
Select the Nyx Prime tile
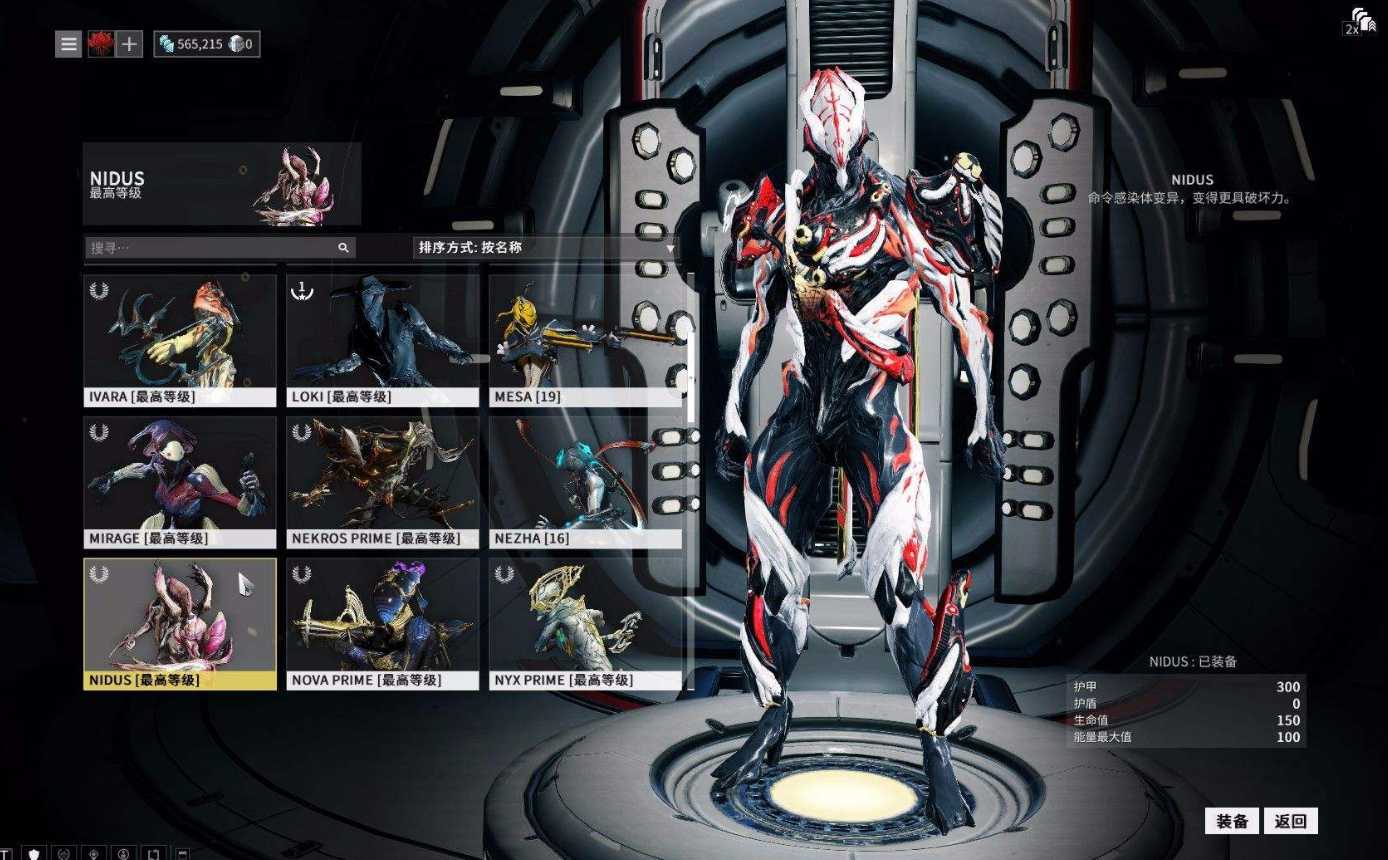[x=585, y=623]
